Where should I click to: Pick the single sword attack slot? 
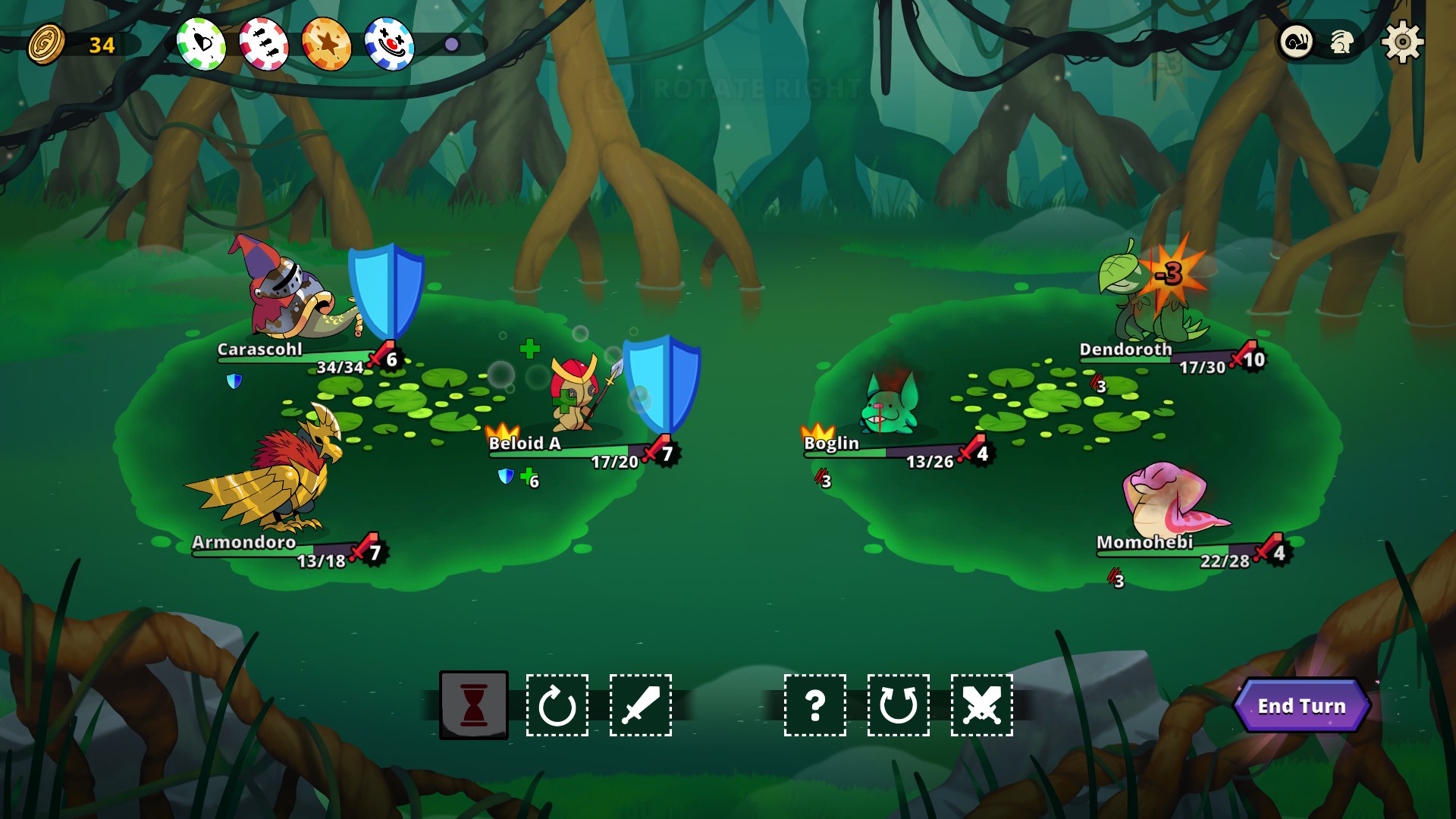[x=641, y=705]
